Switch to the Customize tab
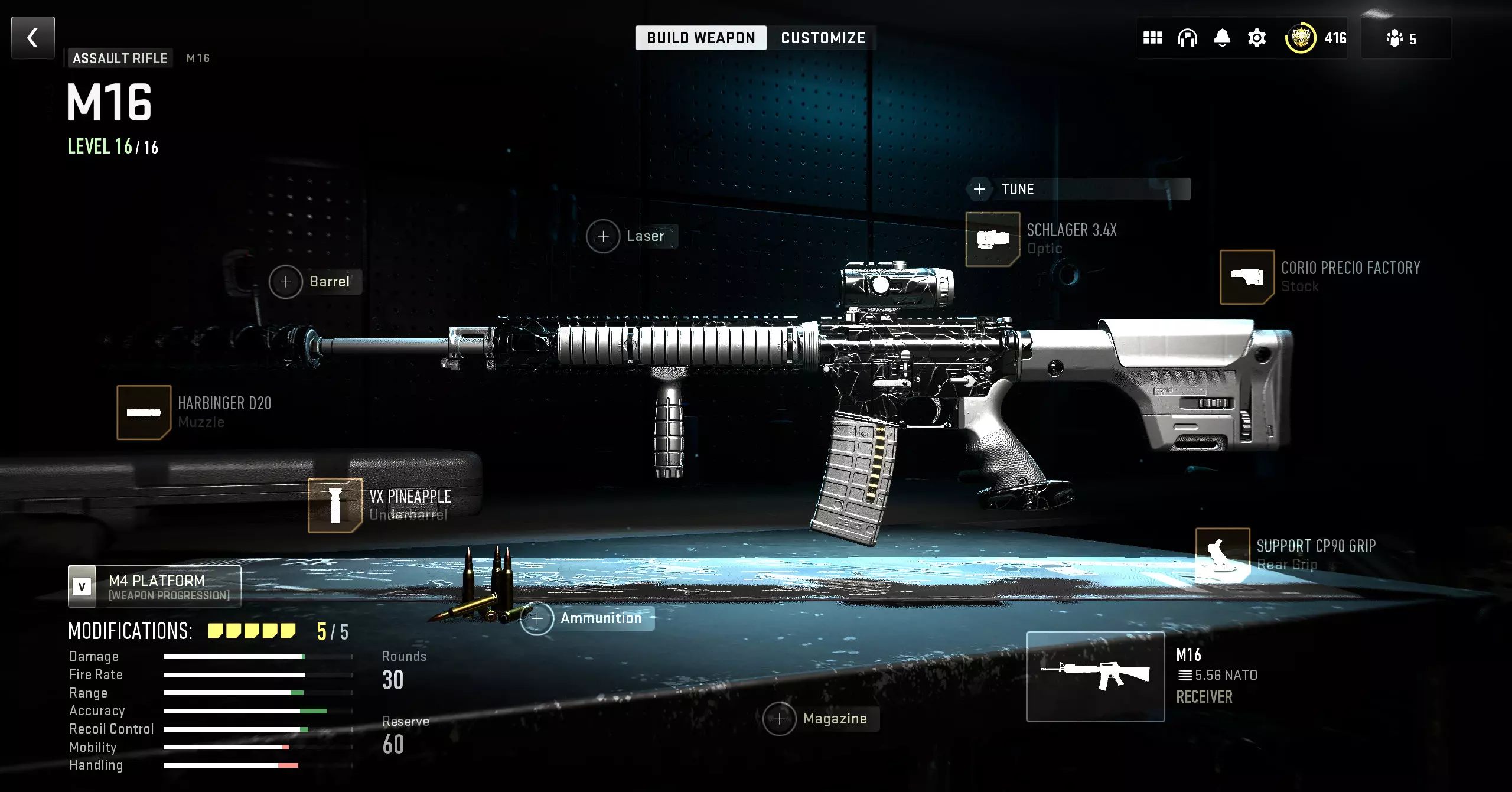The width and height of the screenshot is (1512, 792). point(823,38)
